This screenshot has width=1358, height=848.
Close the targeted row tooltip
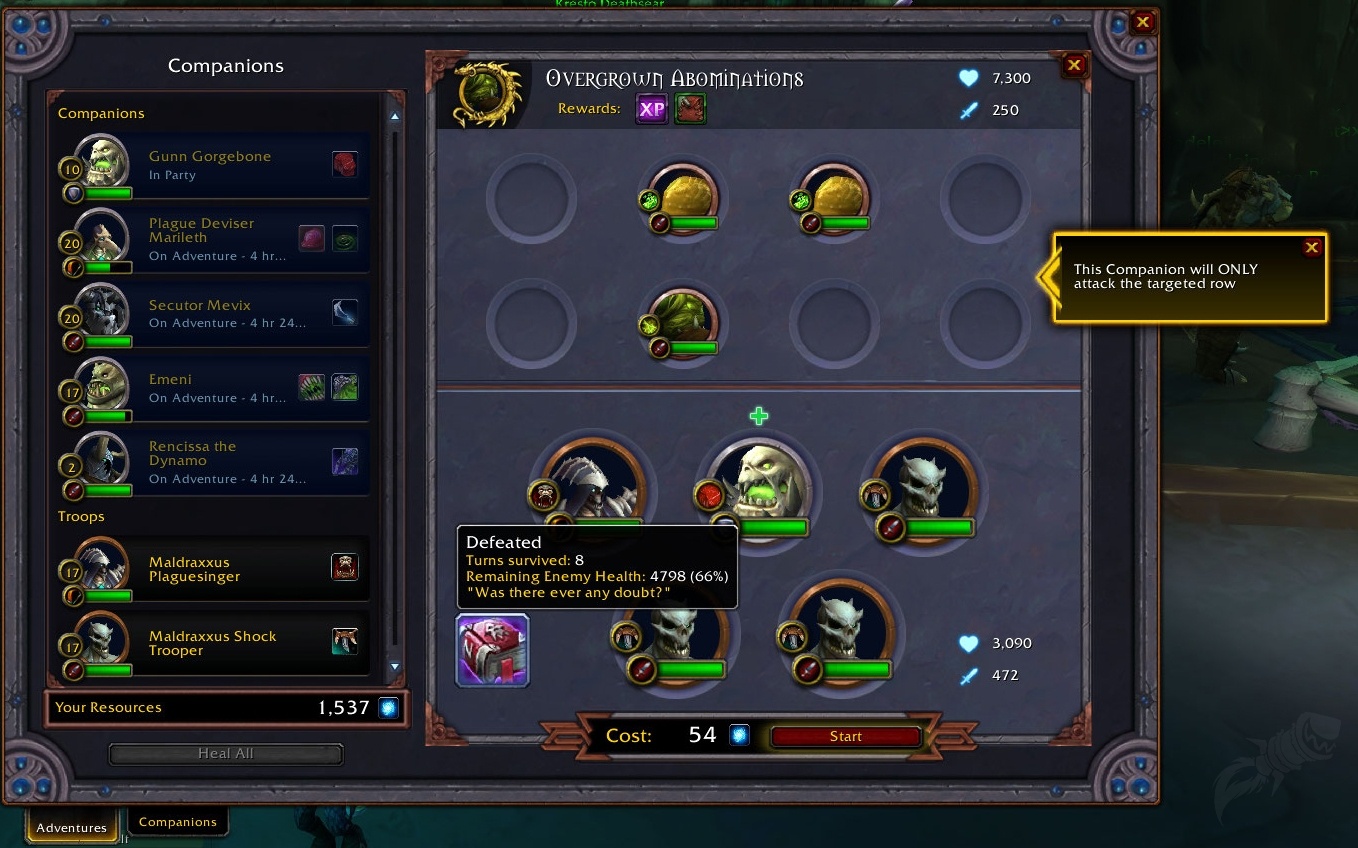[1312, 248]
